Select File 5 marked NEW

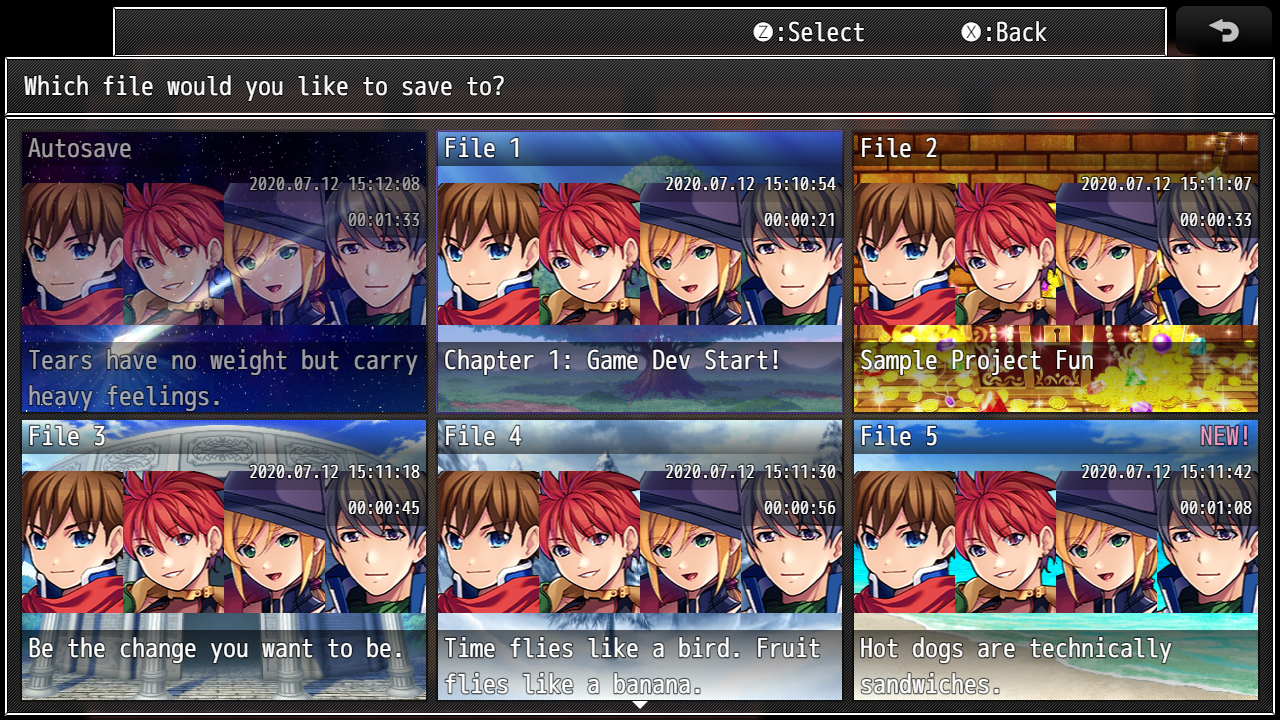tap(1056, 560)
